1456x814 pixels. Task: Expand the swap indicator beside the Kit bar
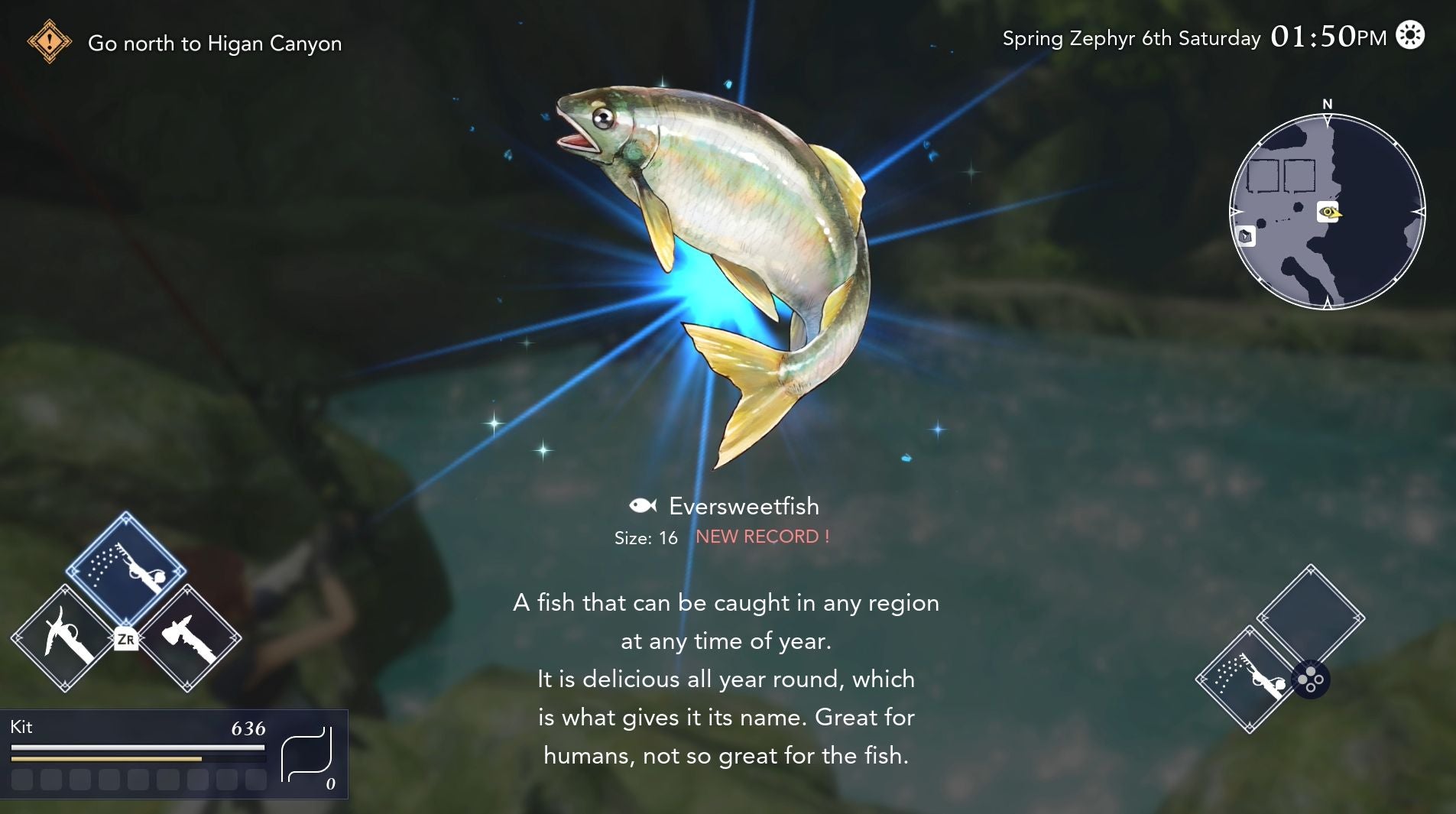click(x=306, y=756)
